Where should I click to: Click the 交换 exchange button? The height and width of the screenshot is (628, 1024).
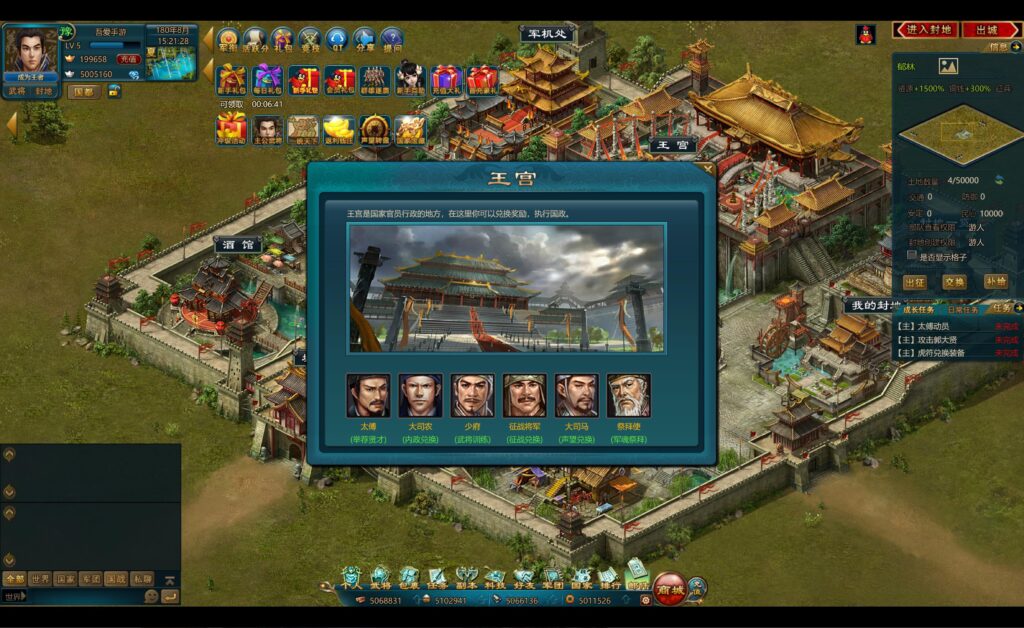pos(954,282)
